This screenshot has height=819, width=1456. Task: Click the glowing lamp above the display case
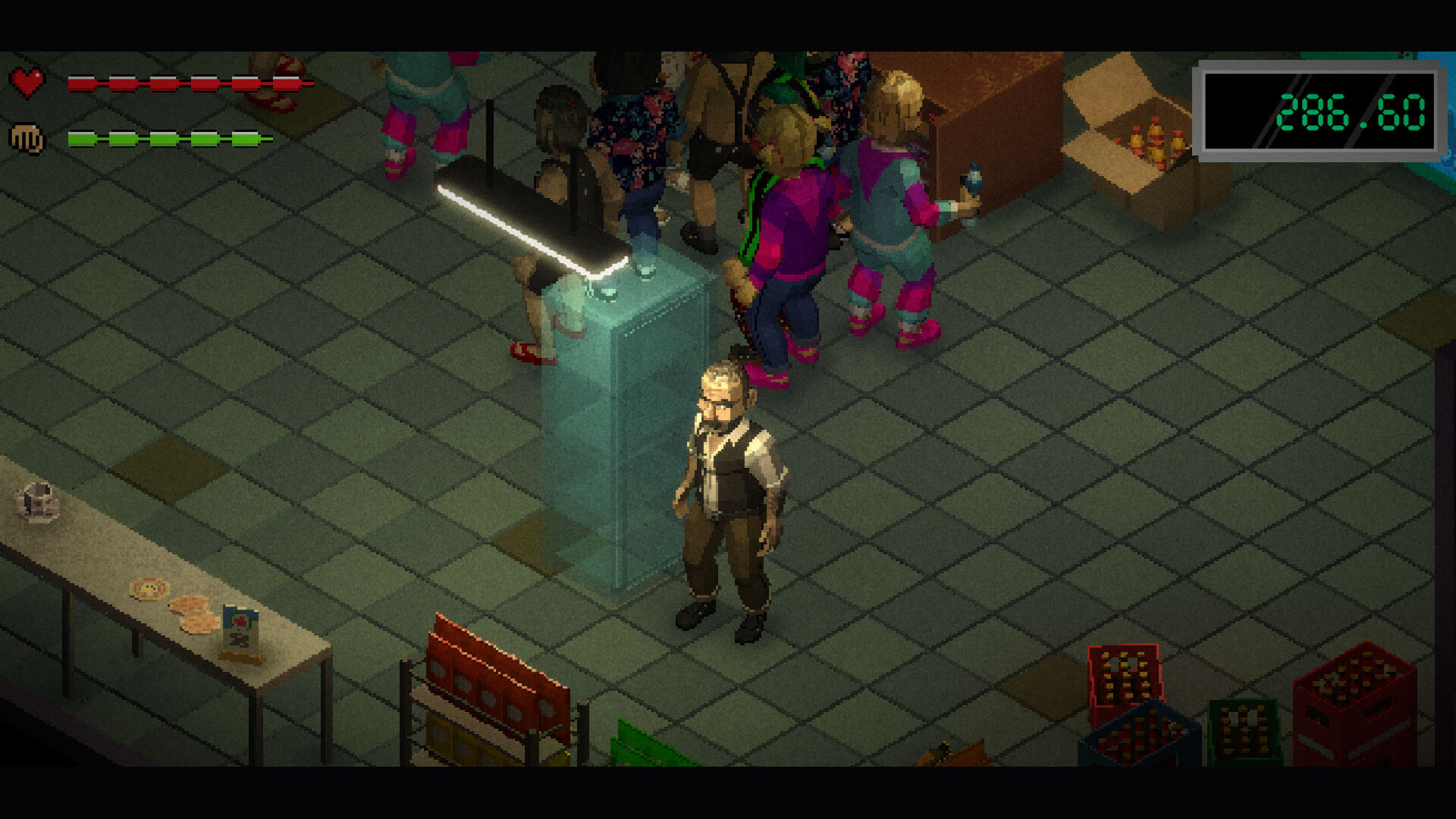(531, 220)
